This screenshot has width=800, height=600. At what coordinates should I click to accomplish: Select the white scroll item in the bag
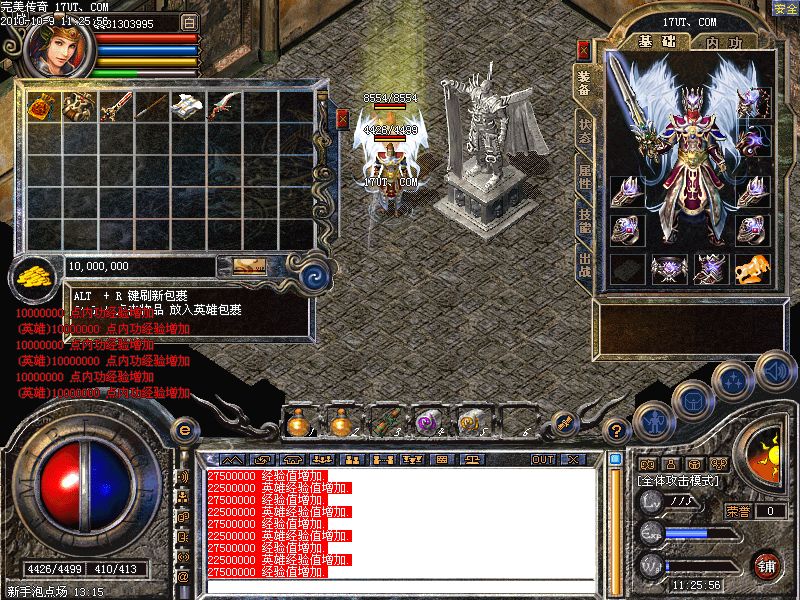click(x=188, y=106)
